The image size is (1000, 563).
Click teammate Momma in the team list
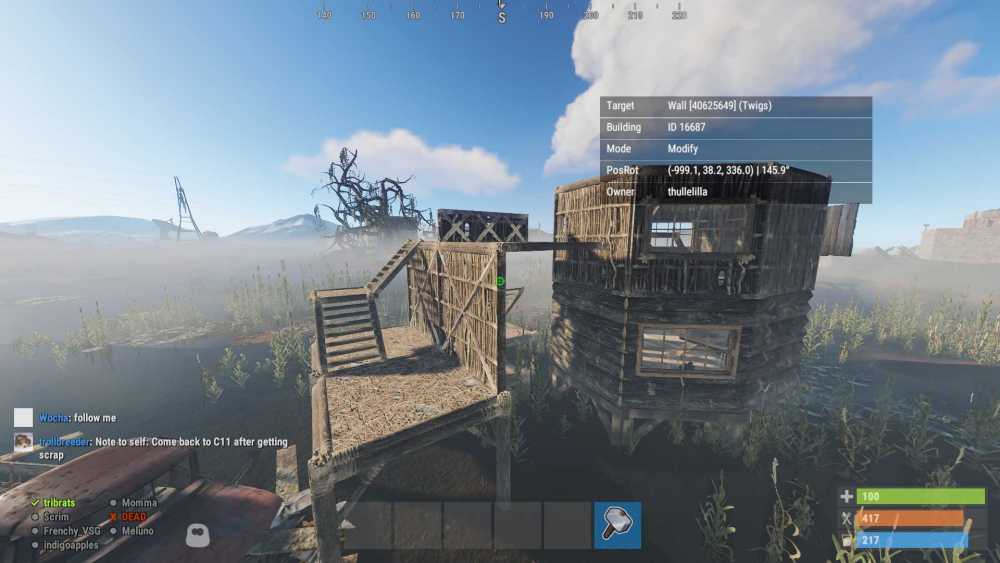139,502
